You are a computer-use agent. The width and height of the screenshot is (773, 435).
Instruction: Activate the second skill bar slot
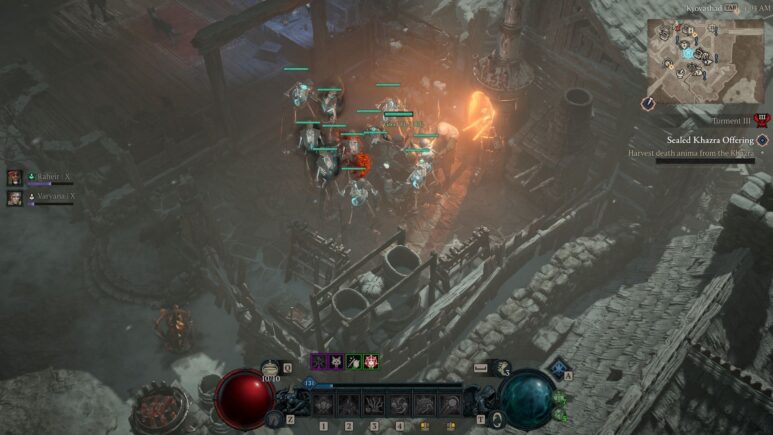tap(349, 404)
